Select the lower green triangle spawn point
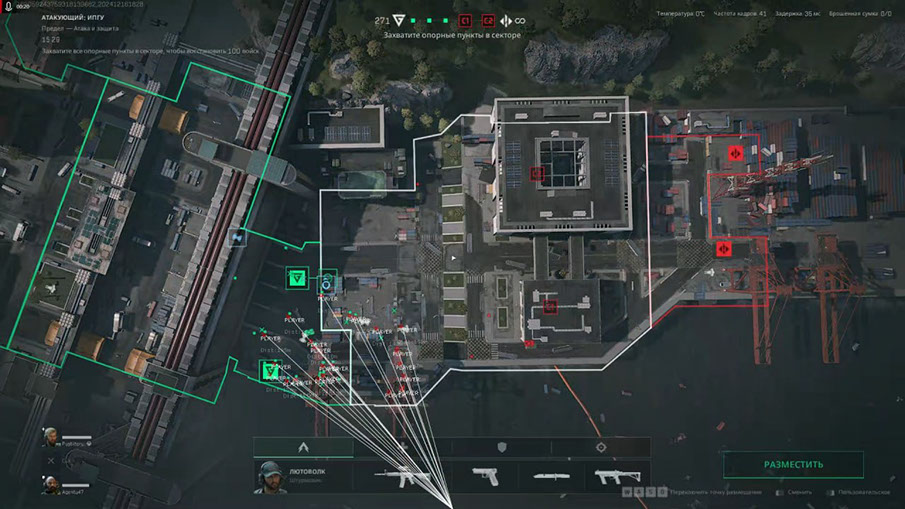 (269, 371)
